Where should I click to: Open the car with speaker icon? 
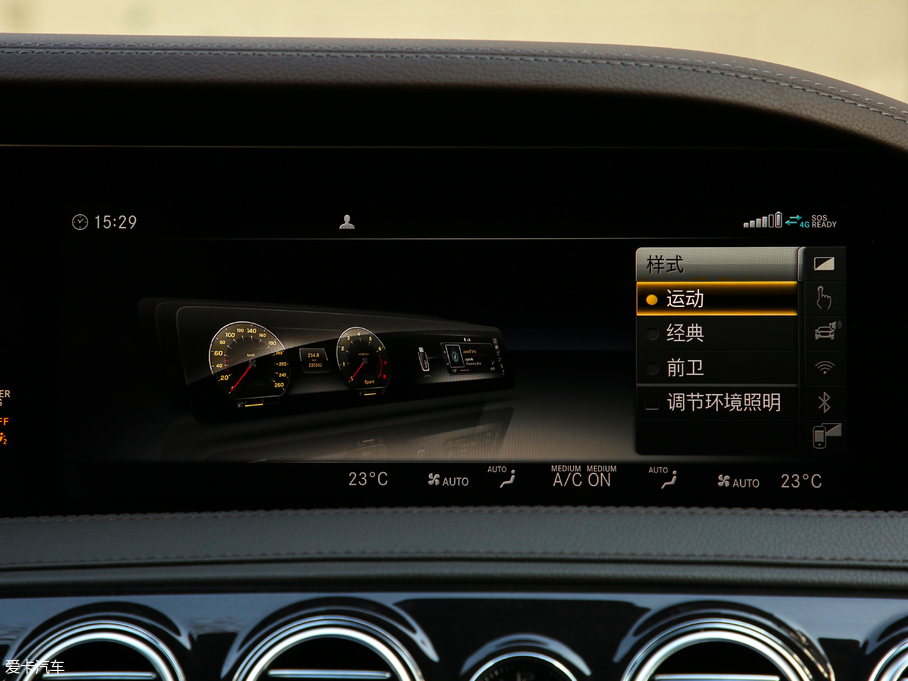click(825, 332)
